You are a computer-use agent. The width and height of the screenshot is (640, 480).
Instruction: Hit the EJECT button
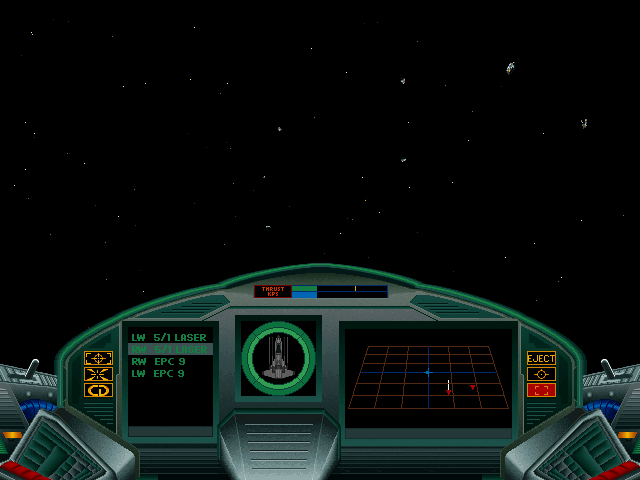541,358
